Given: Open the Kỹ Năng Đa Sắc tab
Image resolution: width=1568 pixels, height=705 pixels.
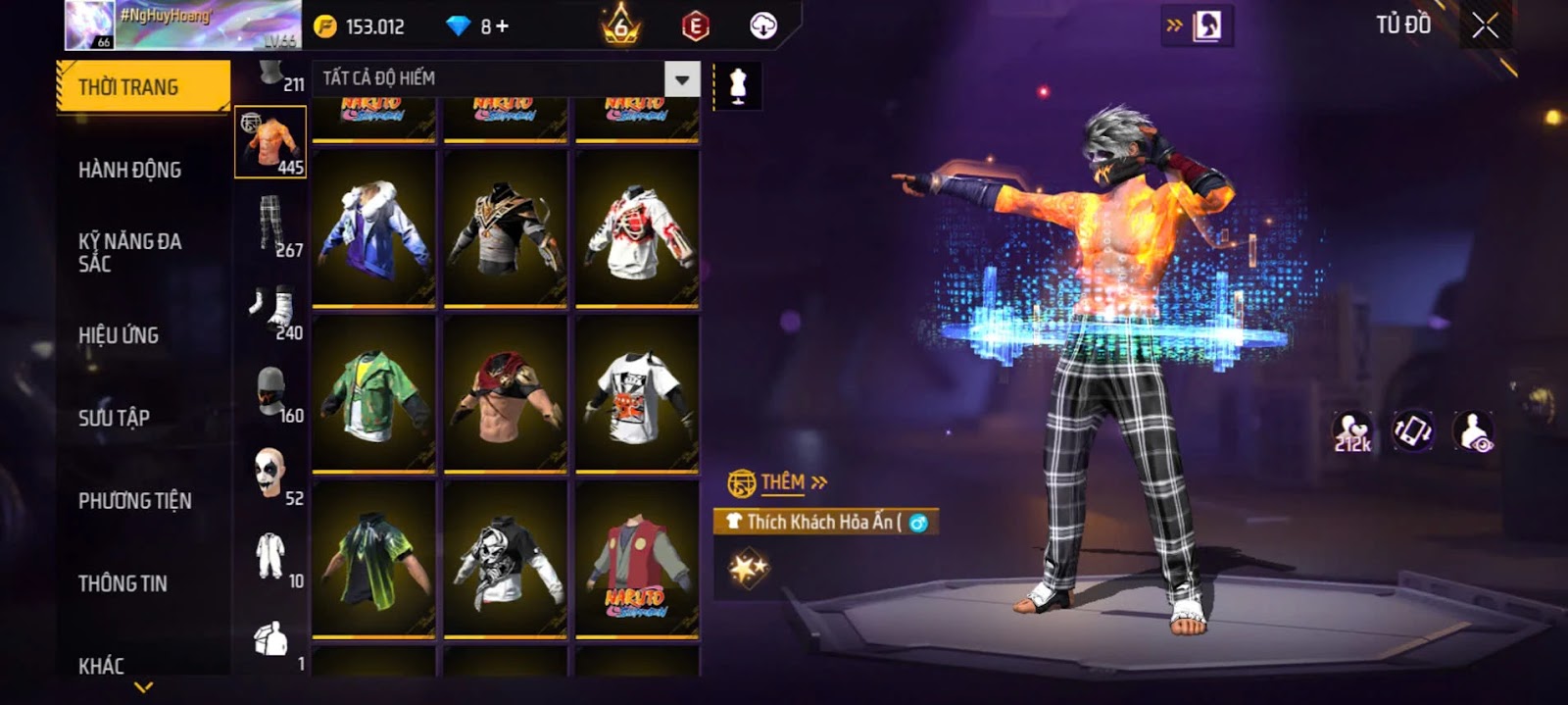Looking at the screenshot, I should pyautogui.click(x=129, y=252).
